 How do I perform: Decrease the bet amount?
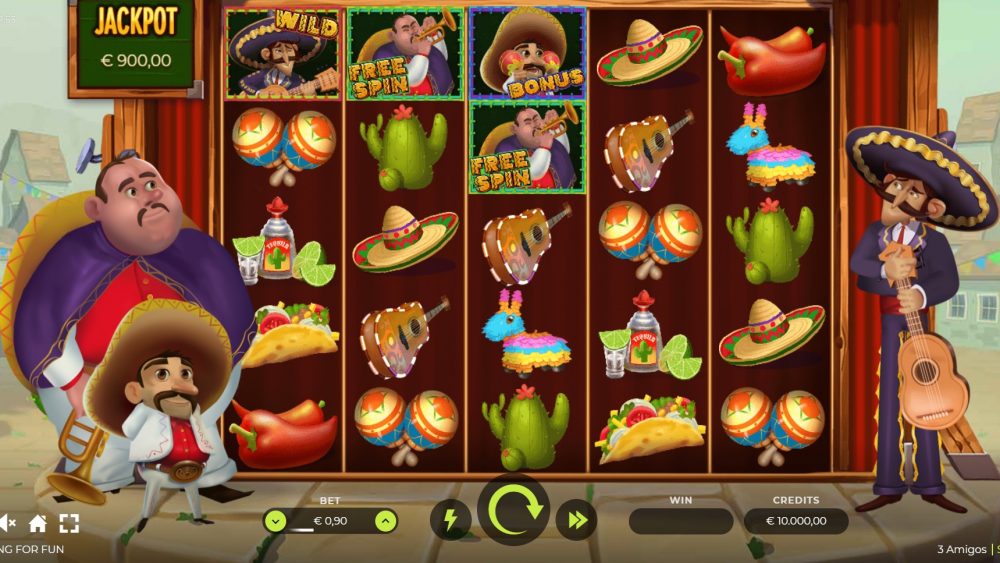pyautogui.click(x=275, y=521)
